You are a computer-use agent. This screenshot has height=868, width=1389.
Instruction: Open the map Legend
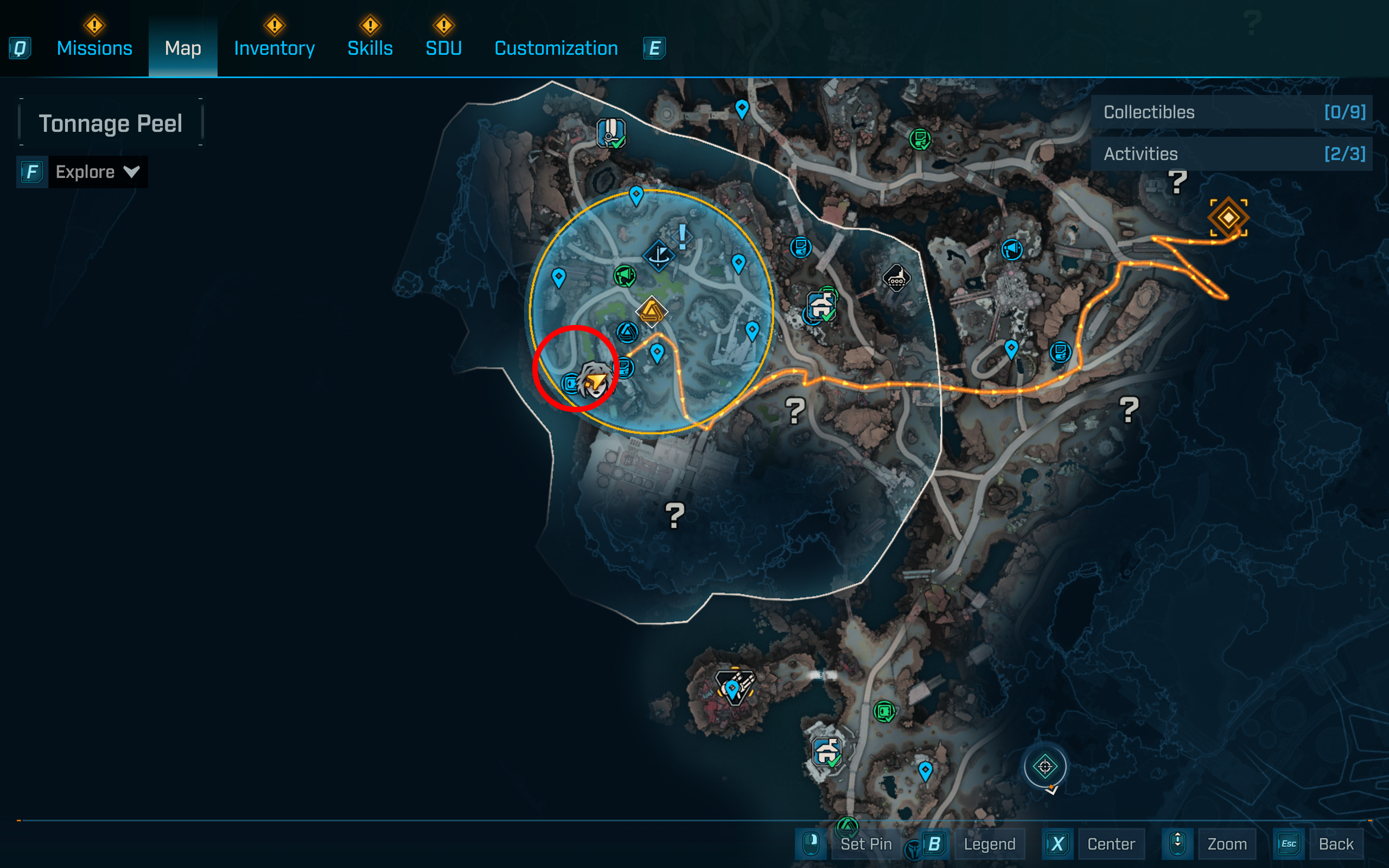pyautogui.click(x=989, y=844)
